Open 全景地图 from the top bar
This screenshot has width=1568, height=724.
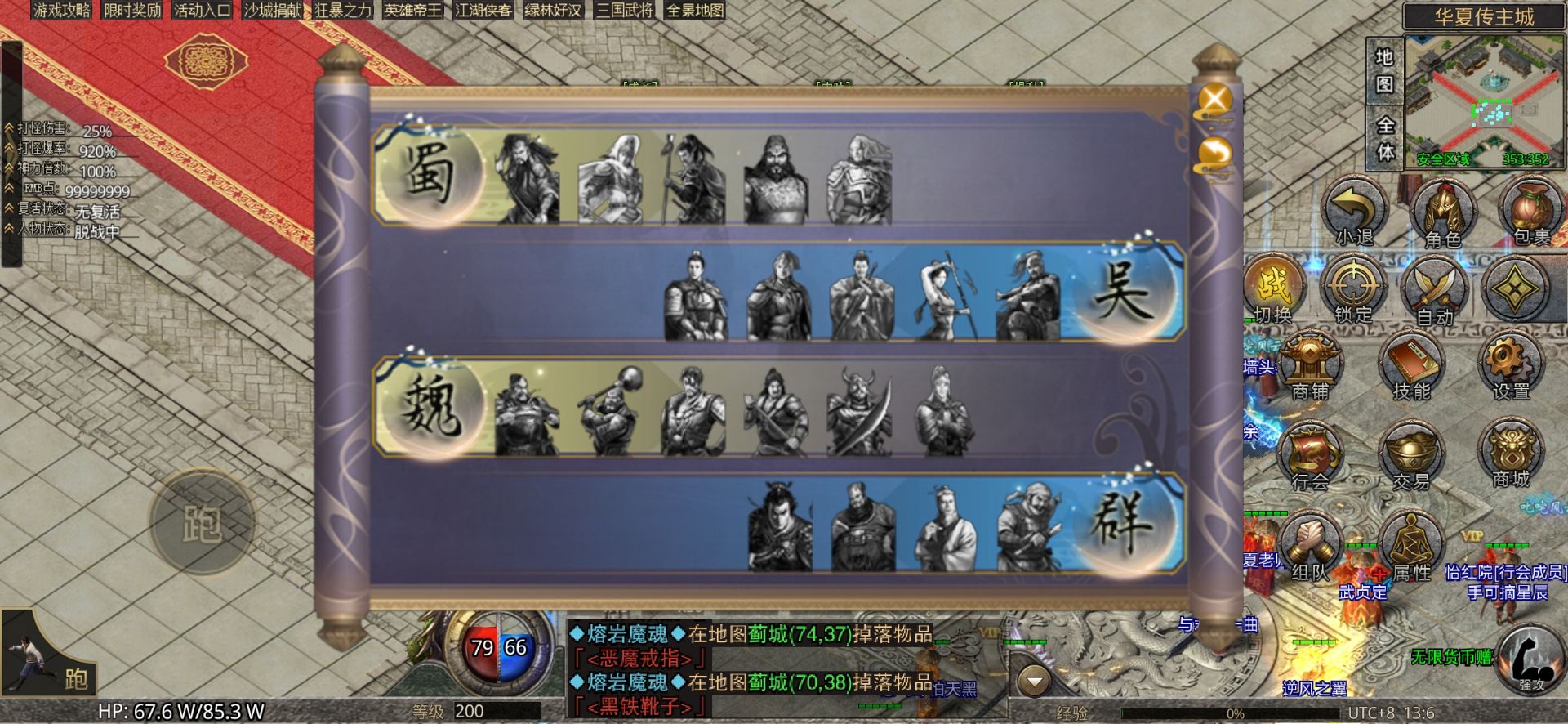click(x=695, y=11)
